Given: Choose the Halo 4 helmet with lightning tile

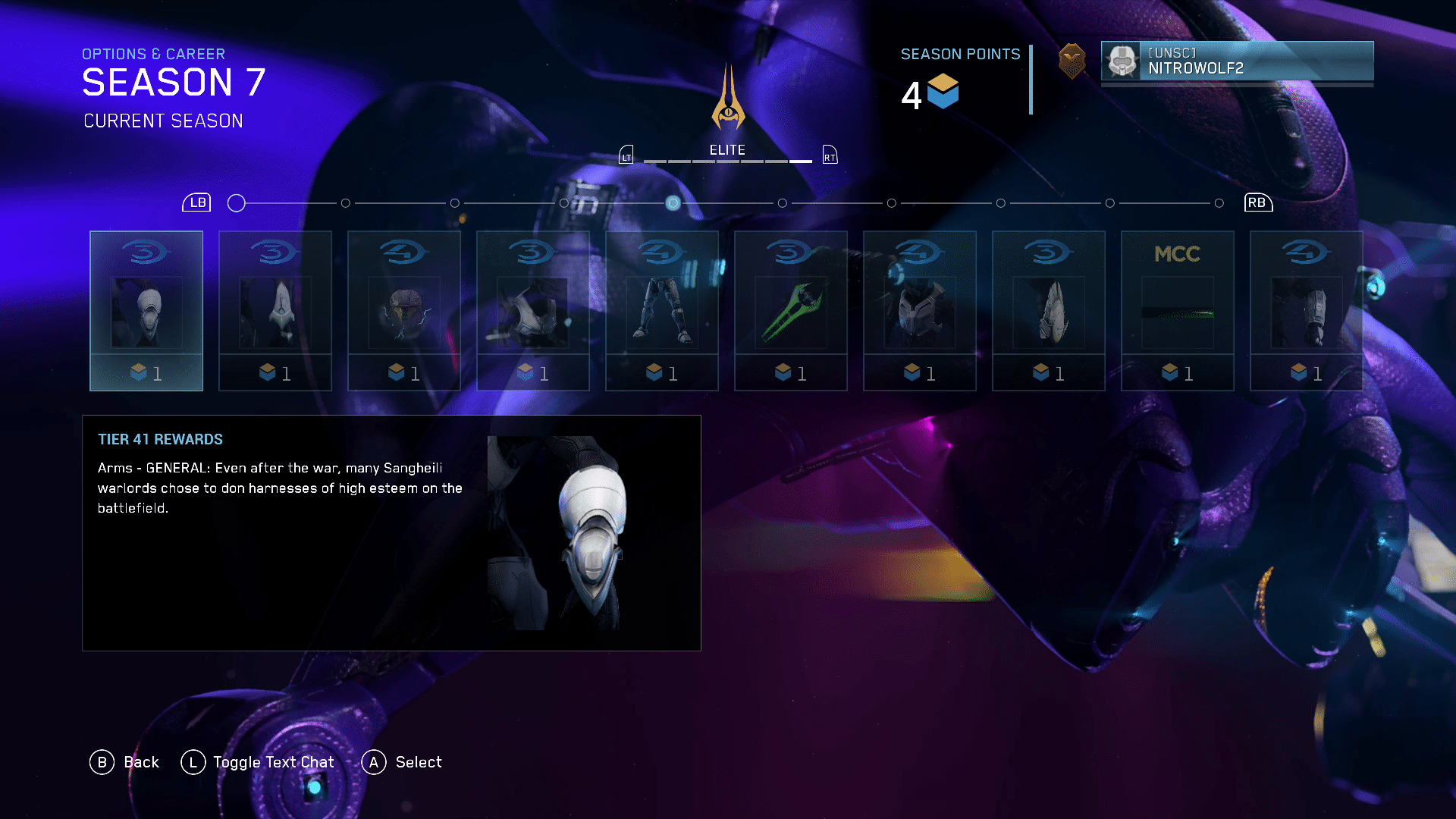Looking at the screenshot, I should 404,311.
